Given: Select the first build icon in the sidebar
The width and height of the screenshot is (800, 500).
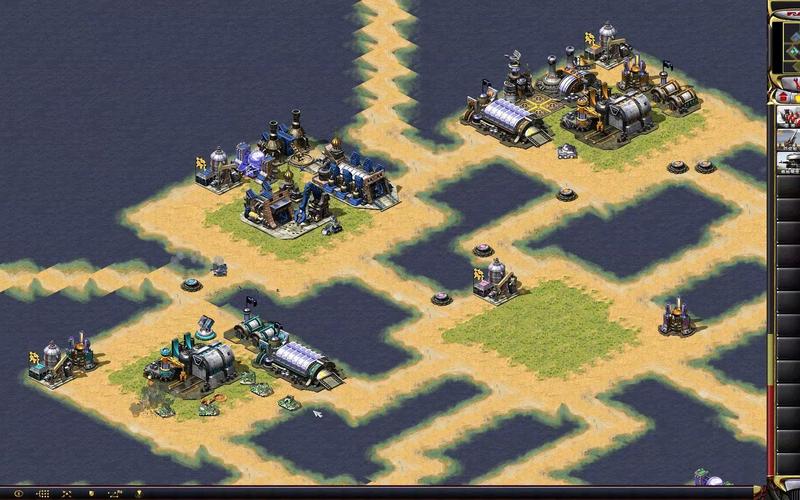Looking at the screenshot, I should point(789,115).
